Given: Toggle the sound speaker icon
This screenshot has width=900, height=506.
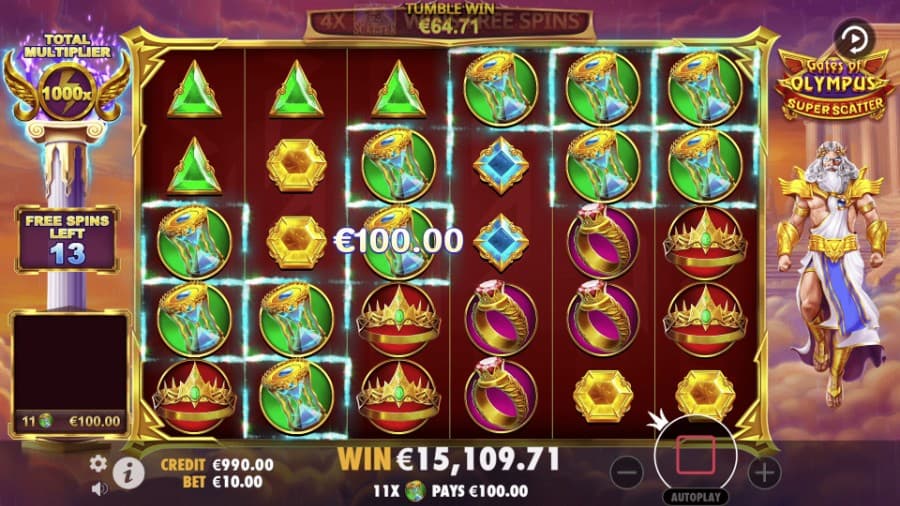Looking at the screenshot, I should 99,489.
